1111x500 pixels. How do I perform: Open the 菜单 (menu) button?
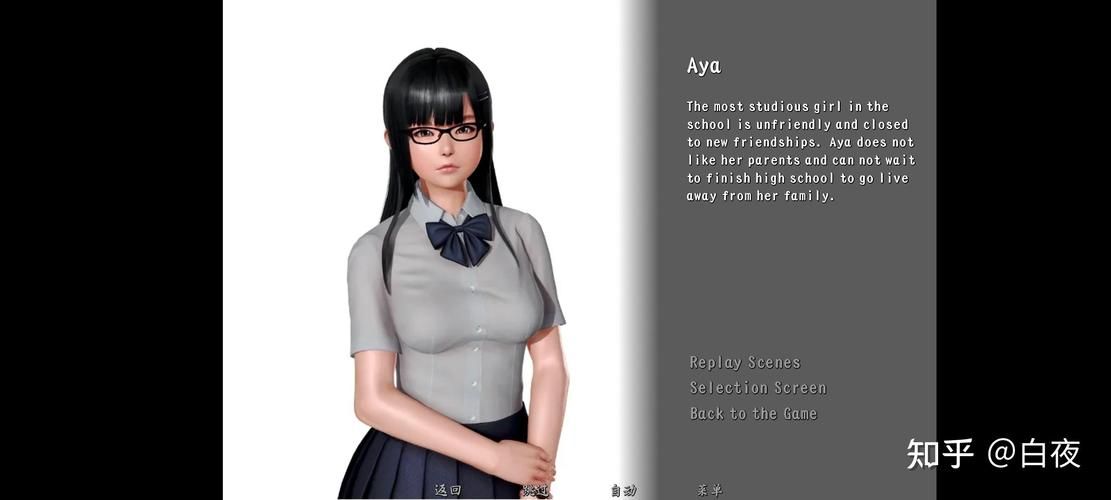[710, 490]
